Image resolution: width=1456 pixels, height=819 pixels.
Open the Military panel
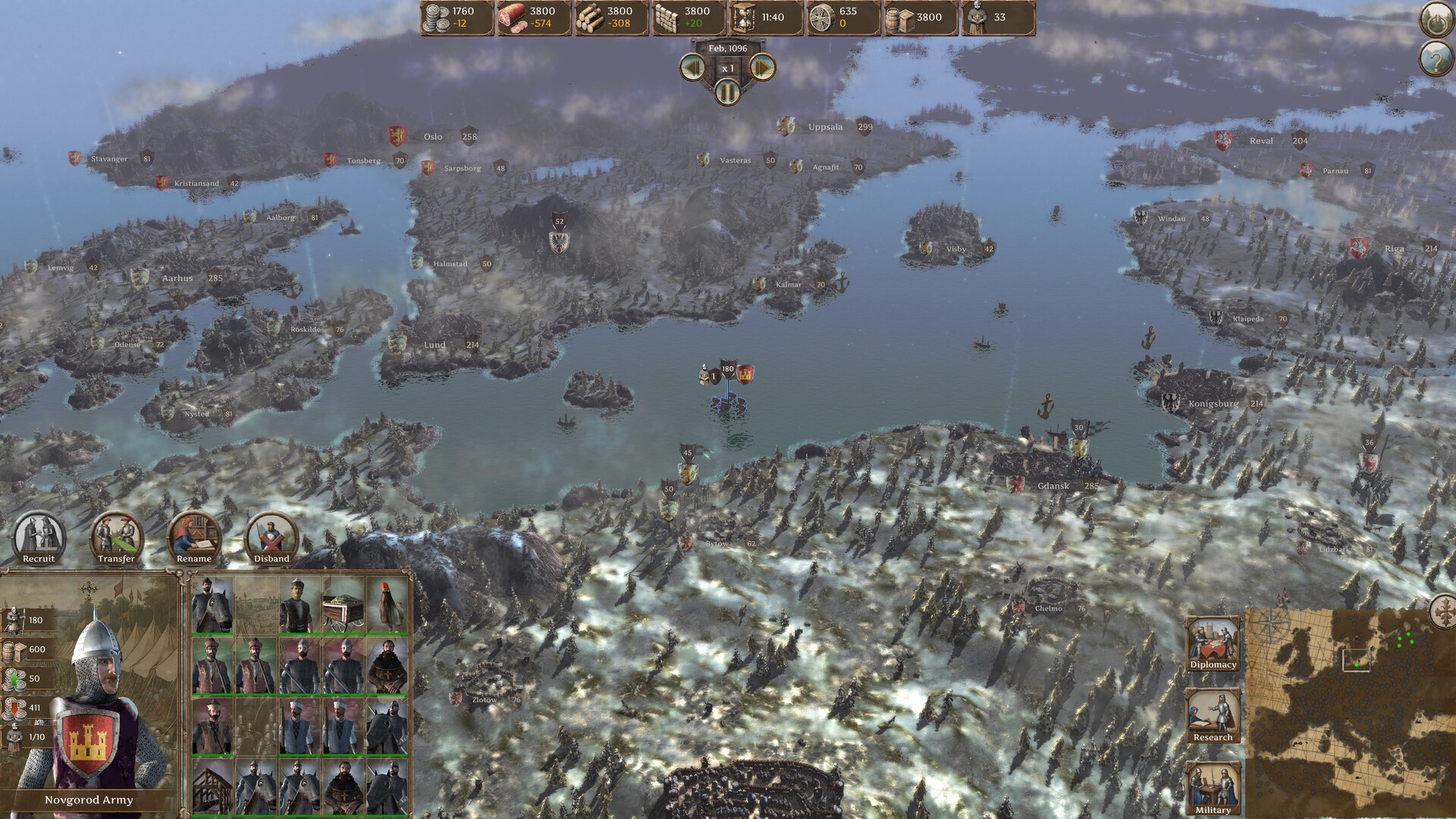(x=1213, y=786)
